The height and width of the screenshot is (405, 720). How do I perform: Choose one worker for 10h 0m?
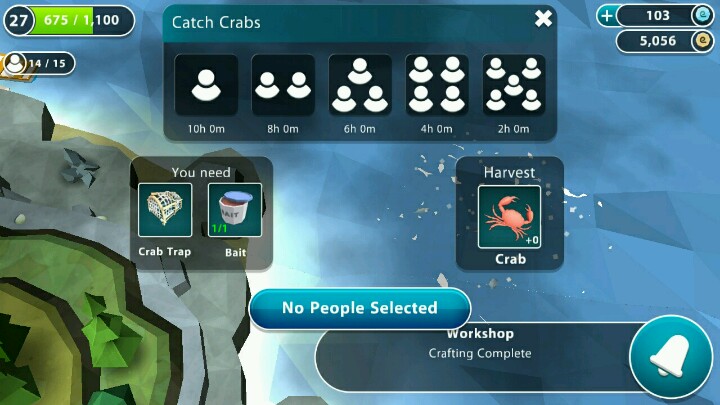click(x=207, y=85)
